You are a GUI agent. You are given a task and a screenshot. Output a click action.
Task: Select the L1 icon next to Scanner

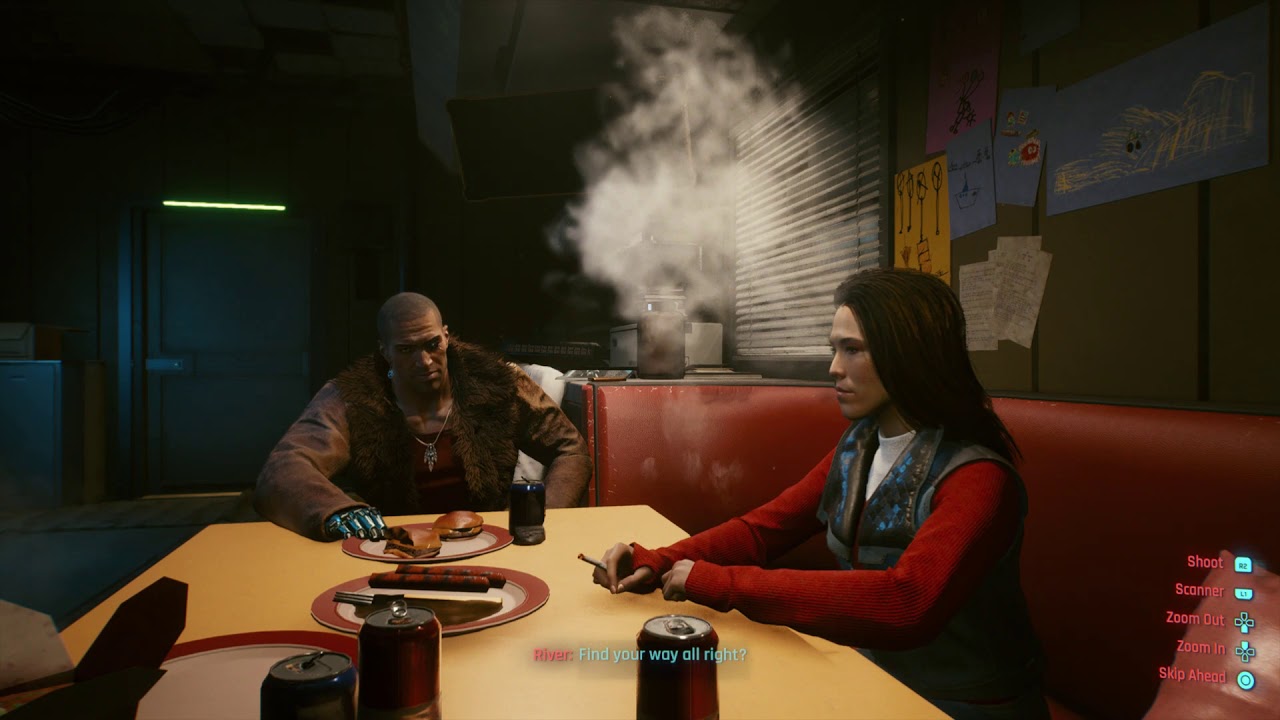(1243, 592)
